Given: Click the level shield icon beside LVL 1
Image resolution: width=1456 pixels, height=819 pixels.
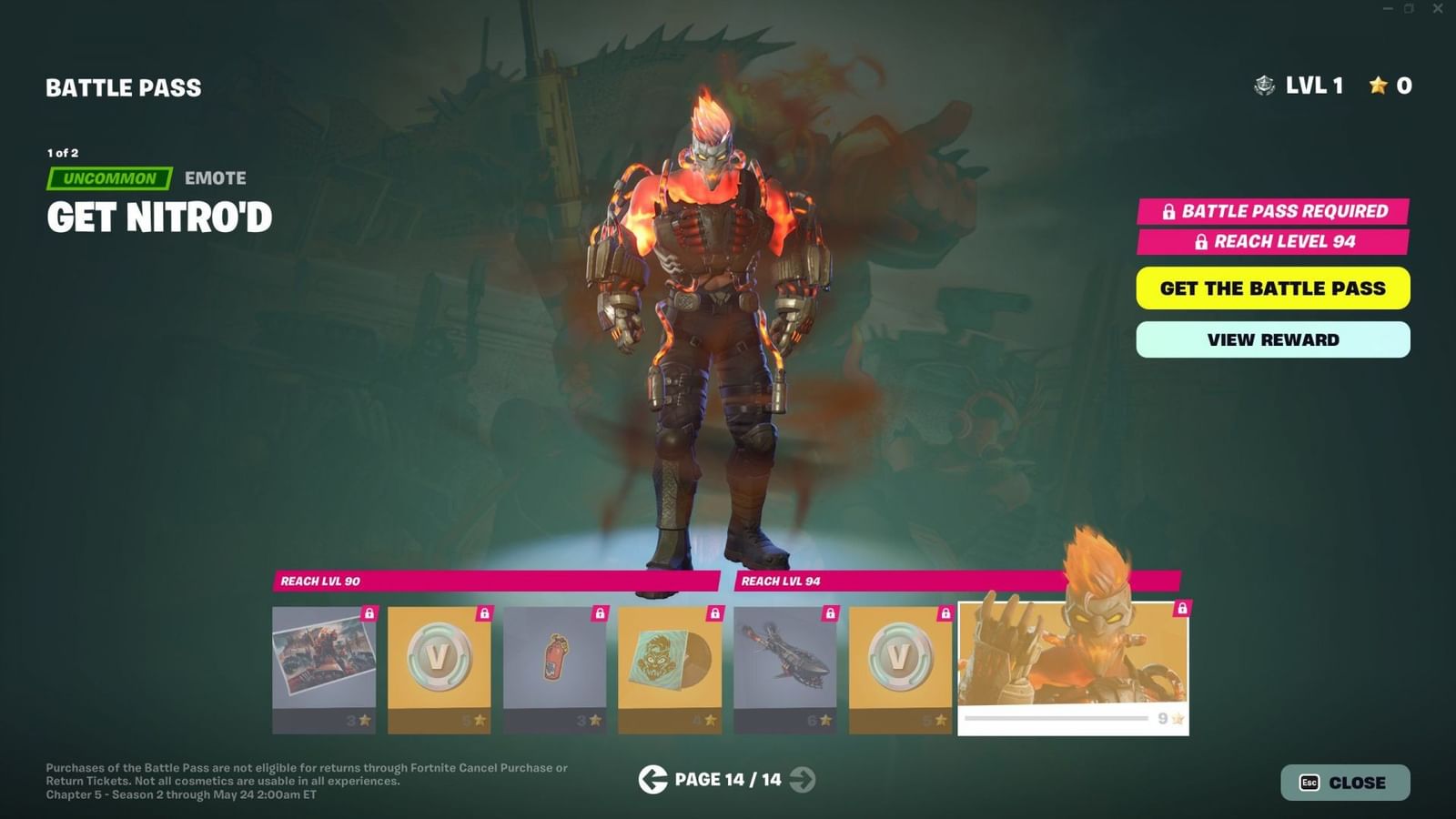Looking at the screenshot, I should pyautogui.click(x=1263, y=86).
